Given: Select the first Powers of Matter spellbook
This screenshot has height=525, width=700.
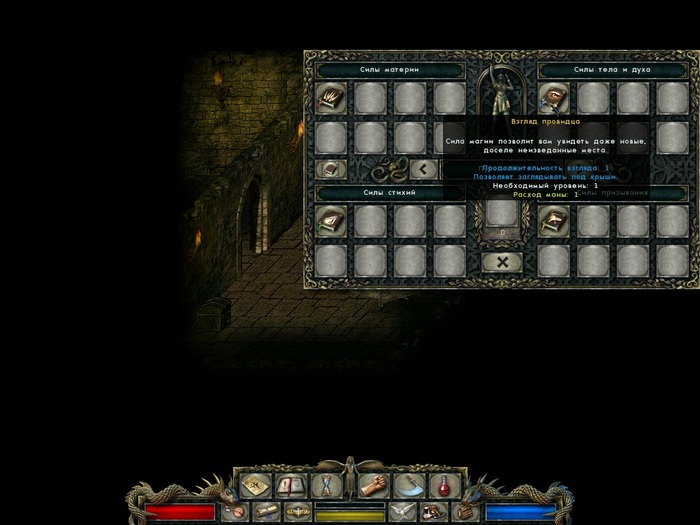Looking at the screenshot, I should point(331,97).
